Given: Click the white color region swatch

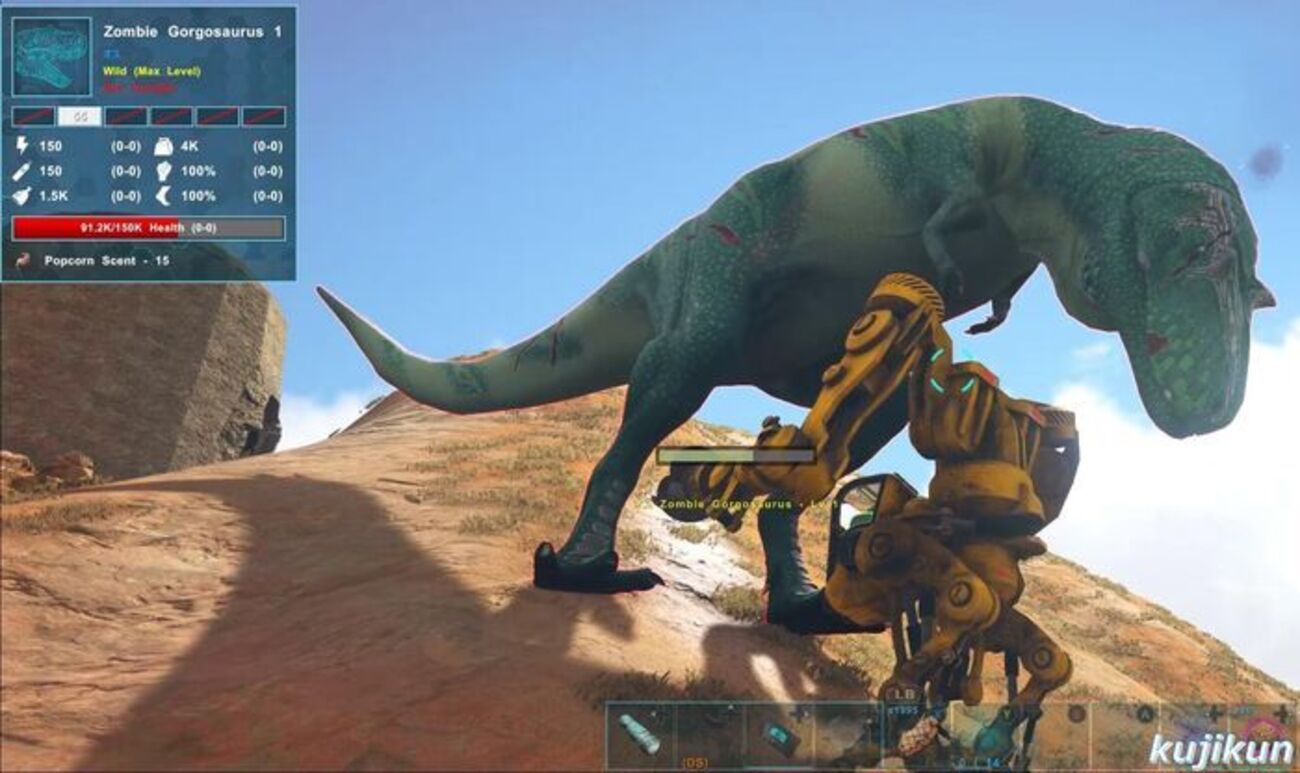Looking at the screenshot, I should 80,117.
